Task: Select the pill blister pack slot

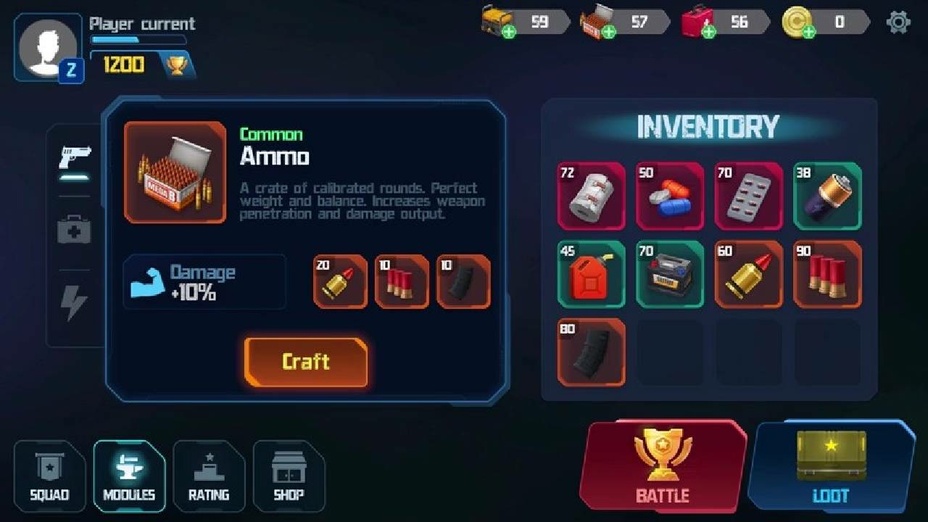Action: coord(749,196)
